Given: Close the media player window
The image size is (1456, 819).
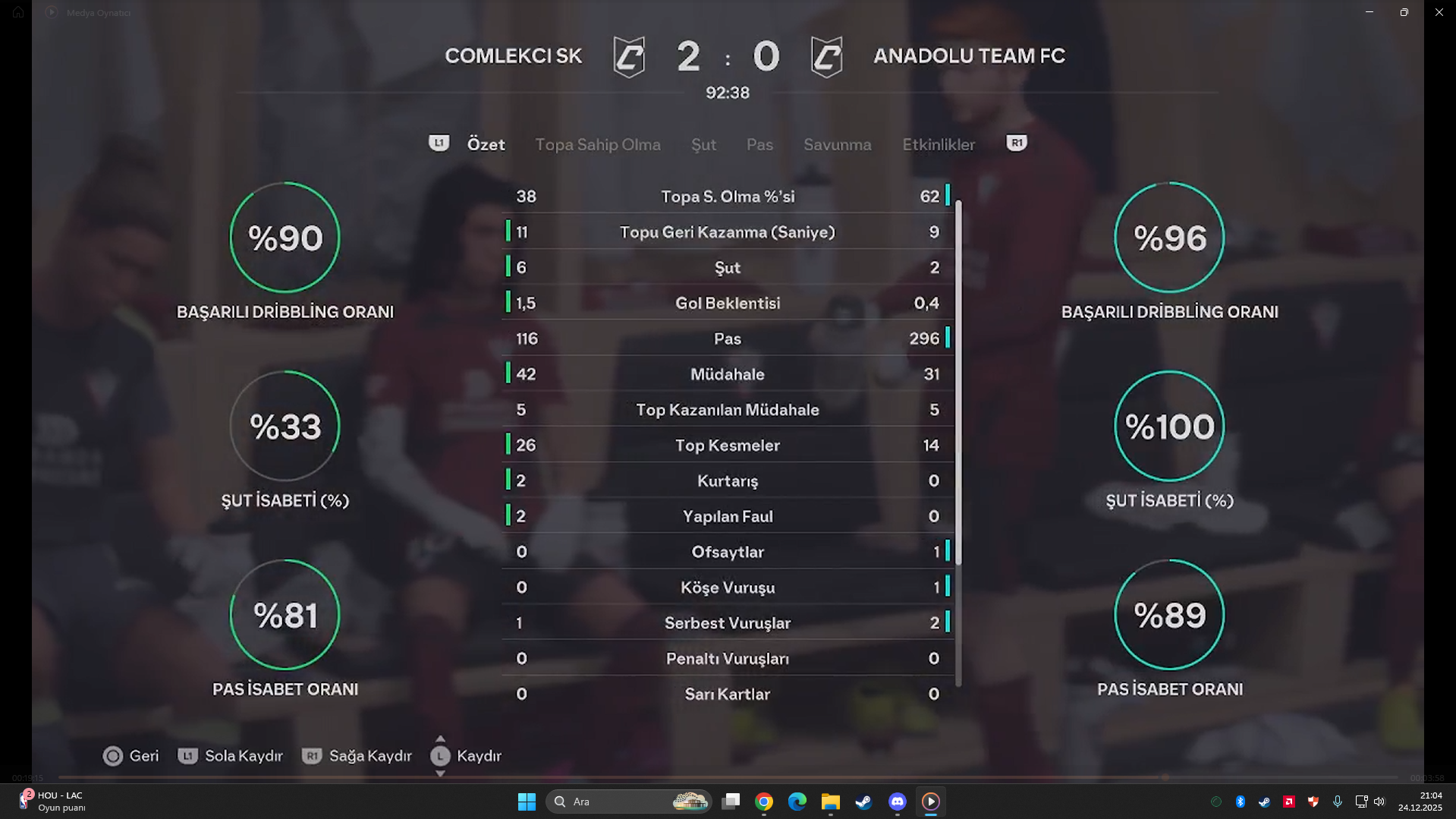Looking at the screenshot, I should (x=1439, y=12).
